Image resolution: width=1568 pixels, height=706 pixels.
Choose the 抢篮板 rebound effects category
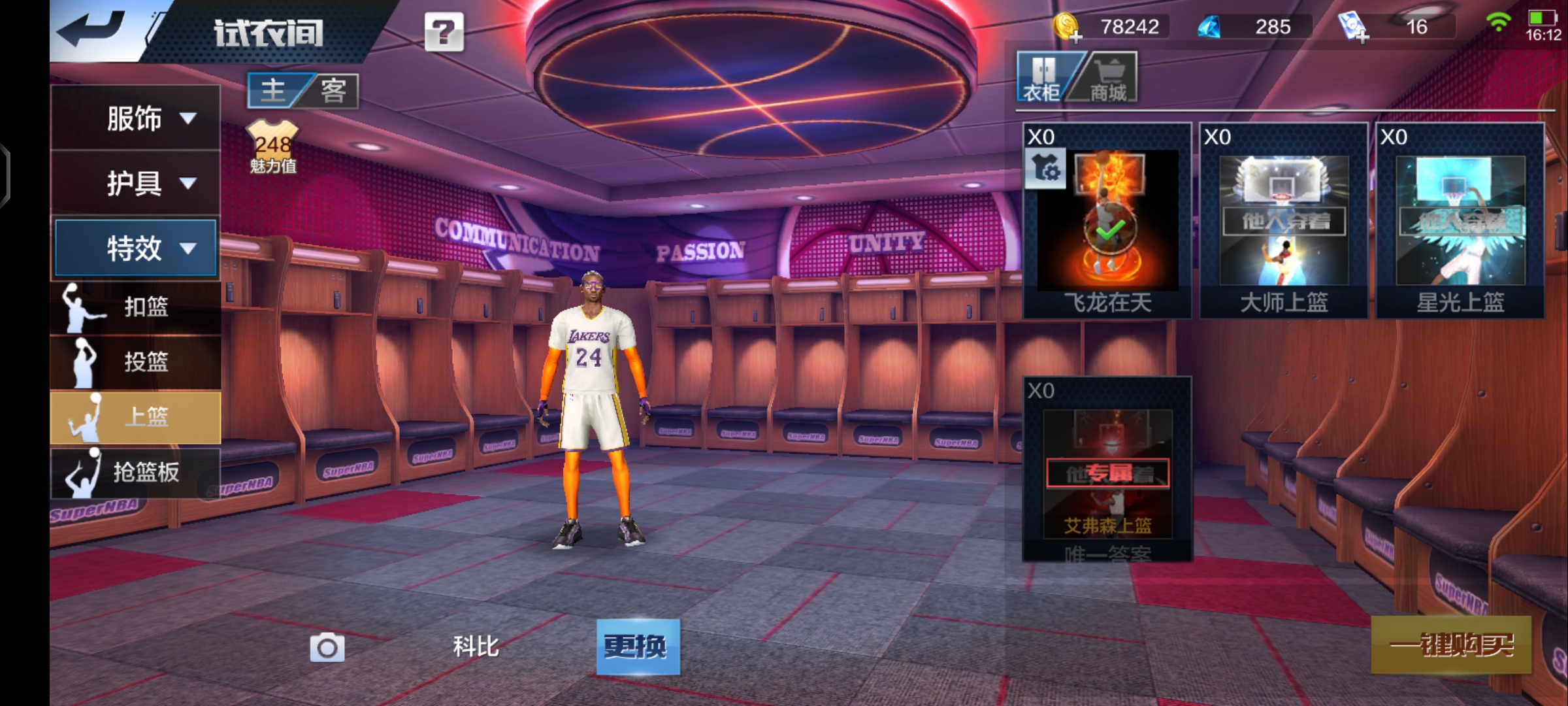pyautogui.click(x=136, y=472)
